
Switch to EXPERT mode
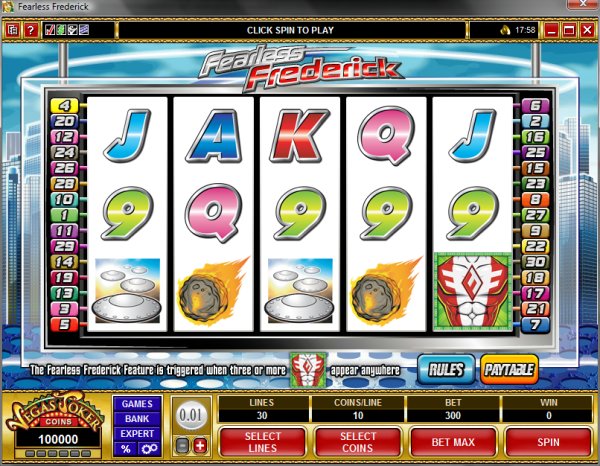click(136, 434)
